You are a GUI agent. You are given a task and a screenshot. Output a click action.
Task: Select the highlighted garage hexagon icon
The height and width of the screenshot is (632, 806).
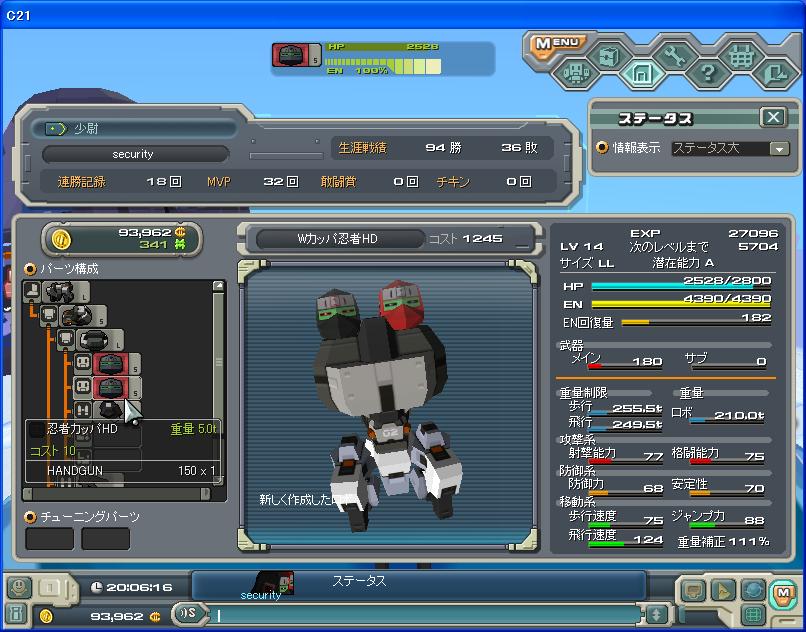pos(641,73)
